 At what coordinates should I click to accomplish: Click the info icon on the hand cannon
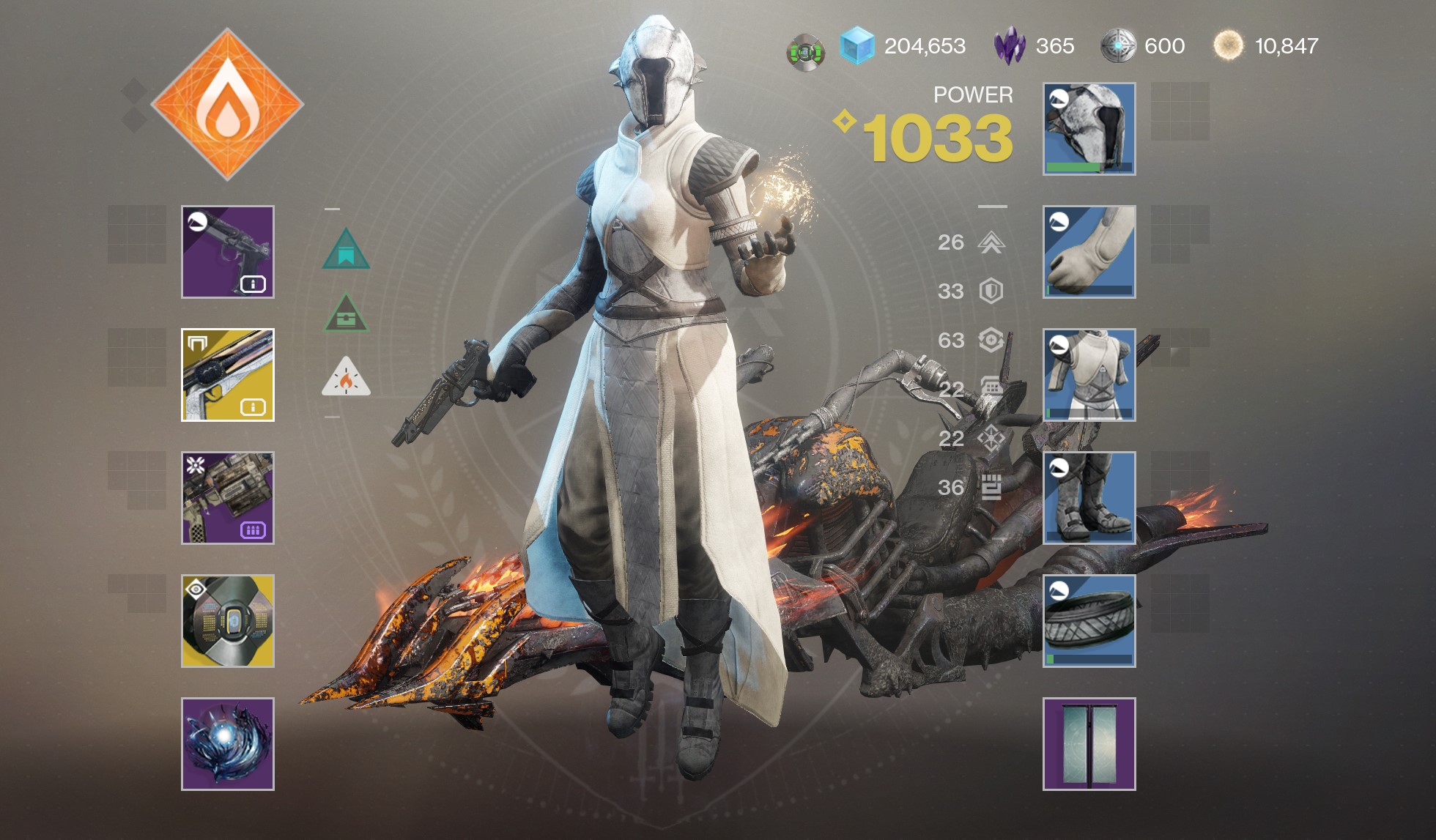point(252,286)
